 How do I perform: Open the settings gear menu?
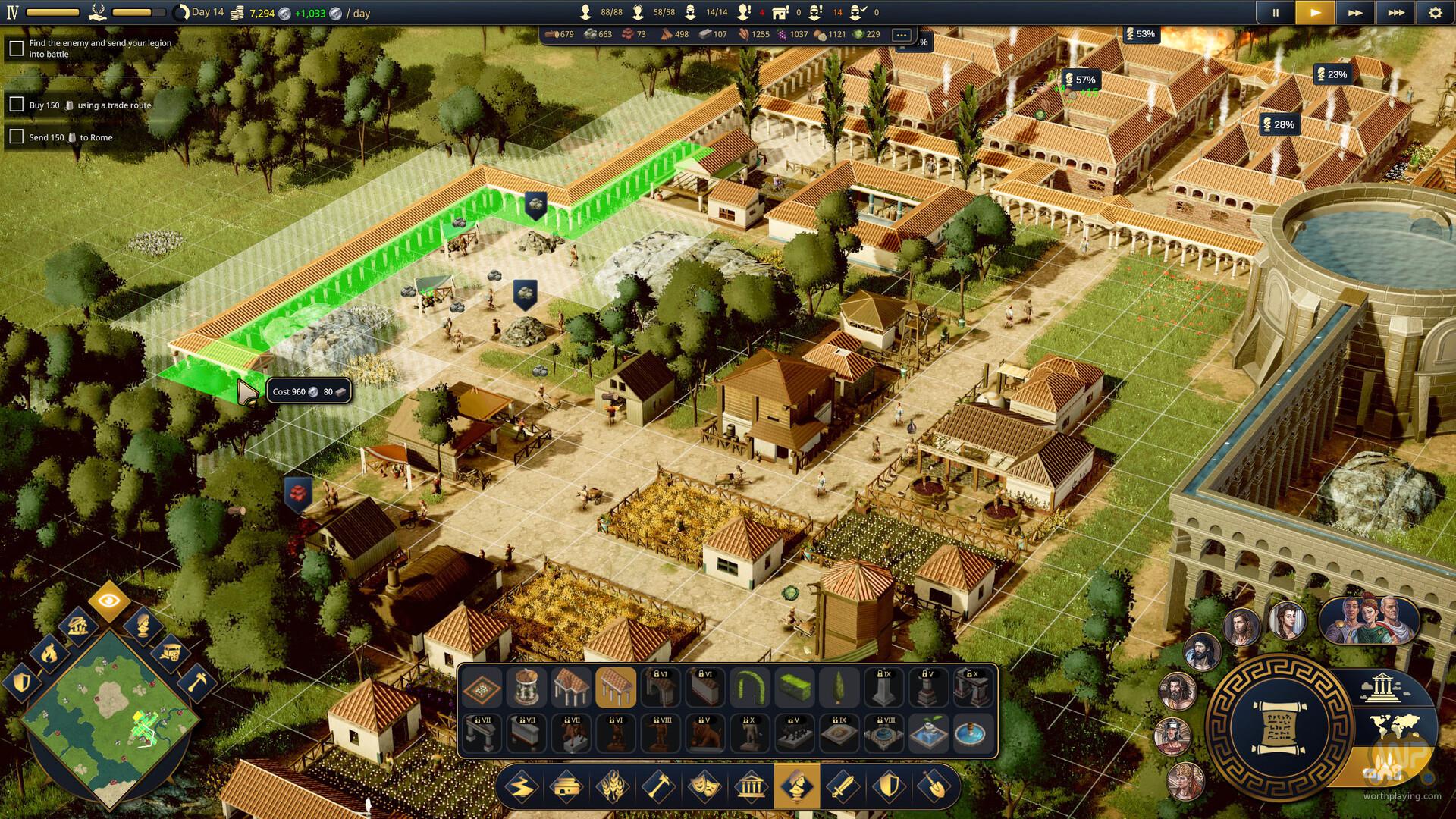(x=1435, y=13)
